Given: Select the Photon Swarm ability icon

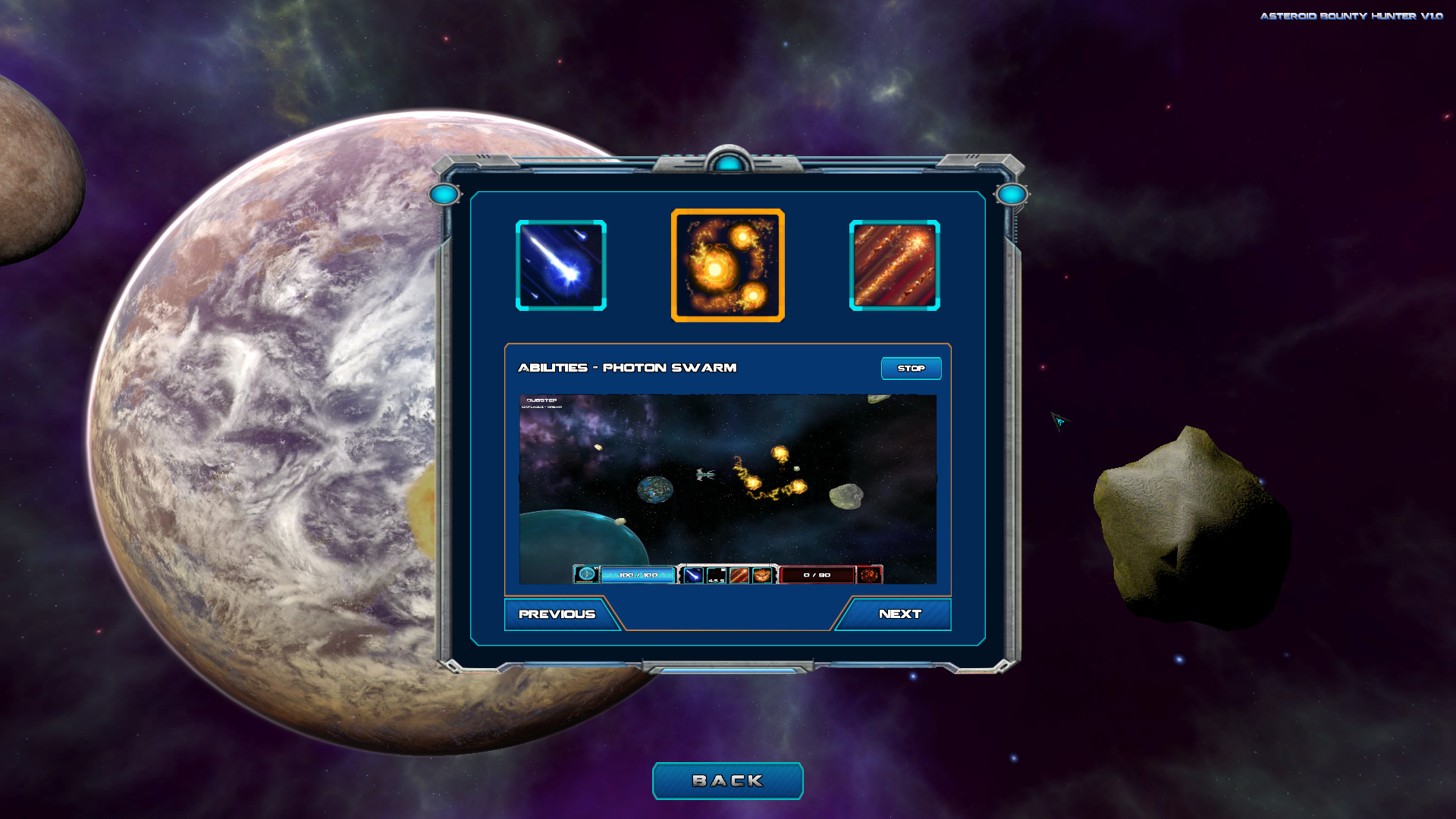Looking at the screenshot, I should [727, 265].
